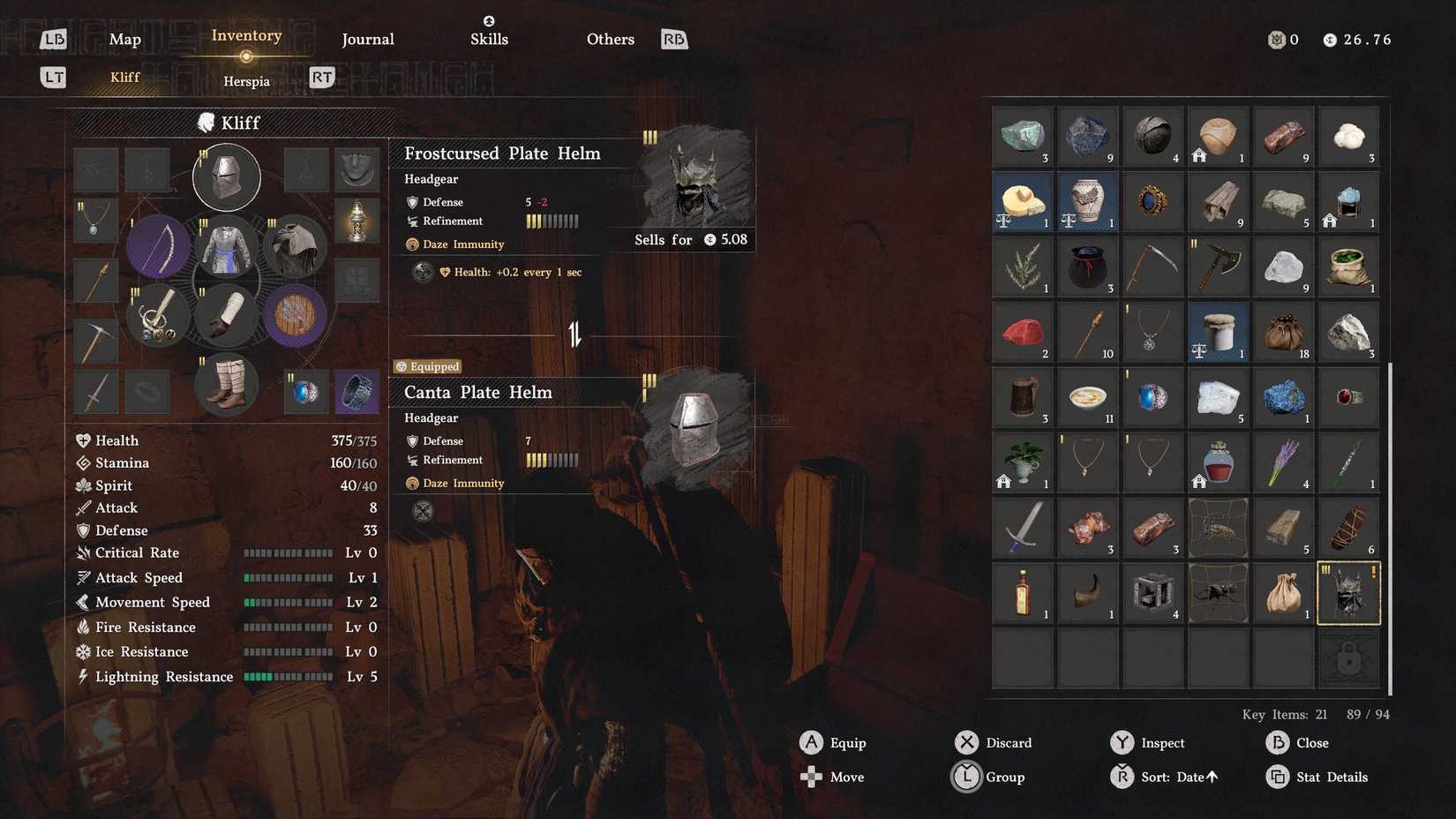Screen dimensions: 1456x819
Task: Switch to the Skills tab
Action: (489, 39)
